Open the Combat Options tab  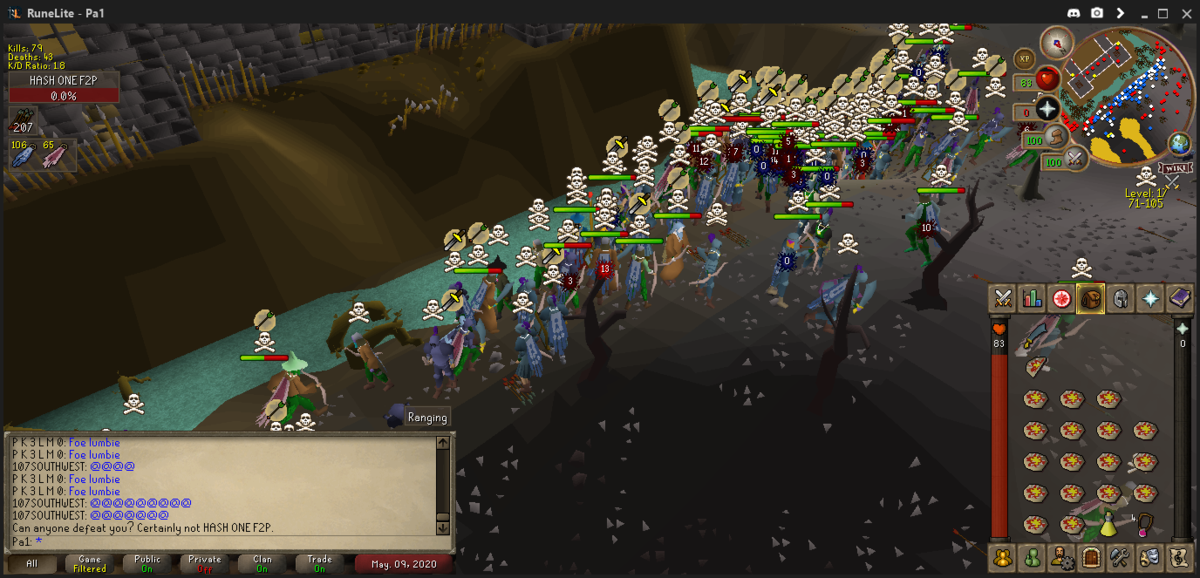pos(1001,299)
